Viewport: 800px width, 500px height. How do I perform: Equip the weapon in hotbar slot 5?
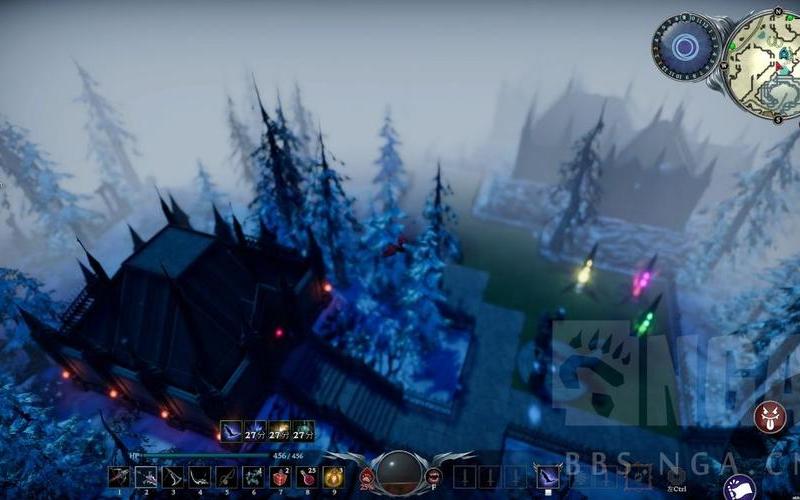[x=226, y=477]
